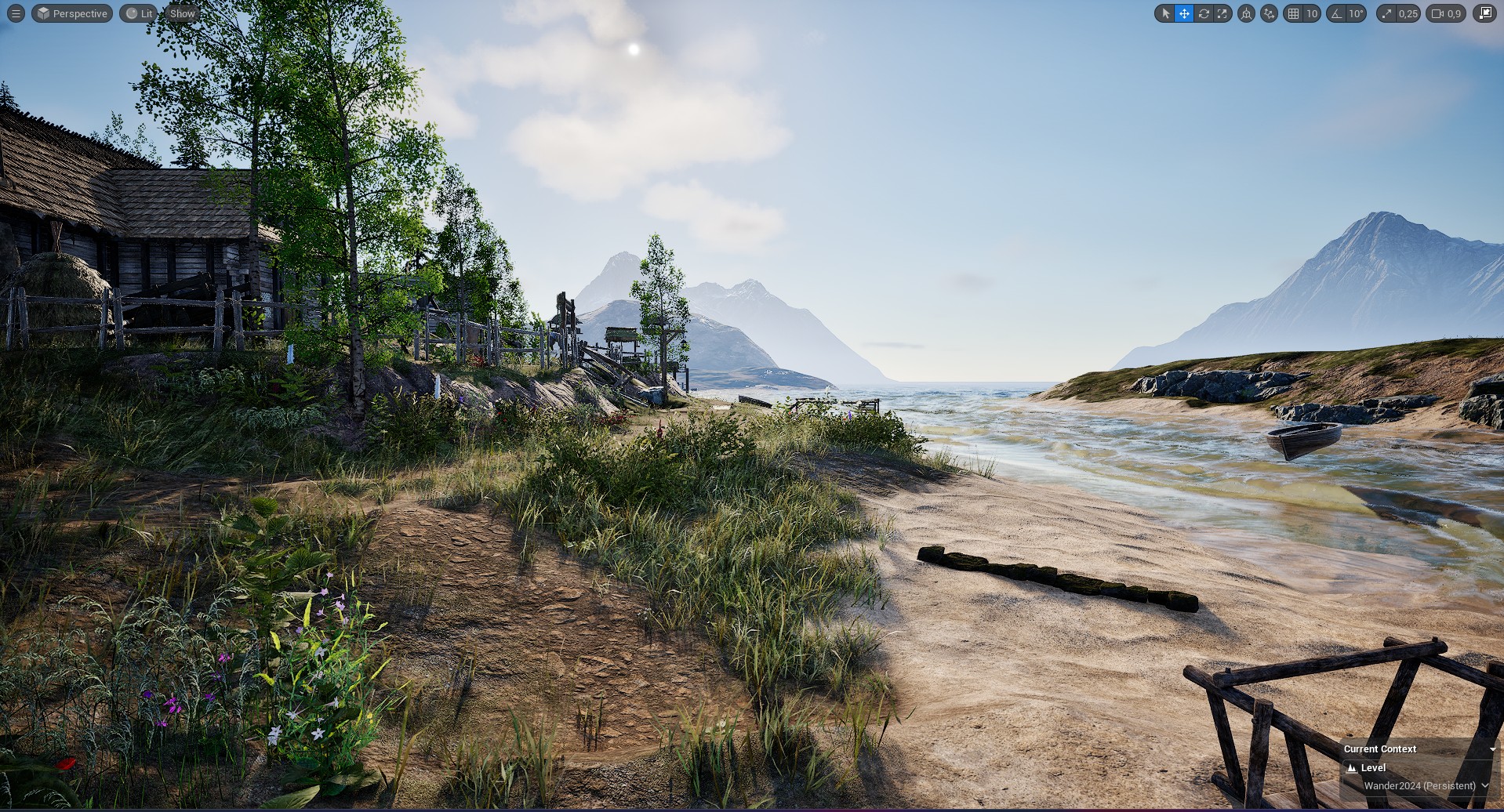Screen dimensions: 1504x812
Task: Toggle grid snapping icon
Action: [x=1293, y=13]
